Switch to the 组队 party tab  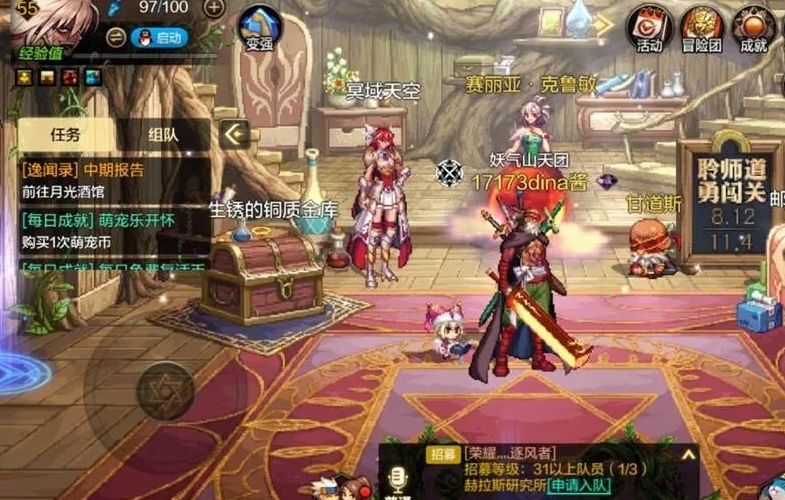click(163, 134)
